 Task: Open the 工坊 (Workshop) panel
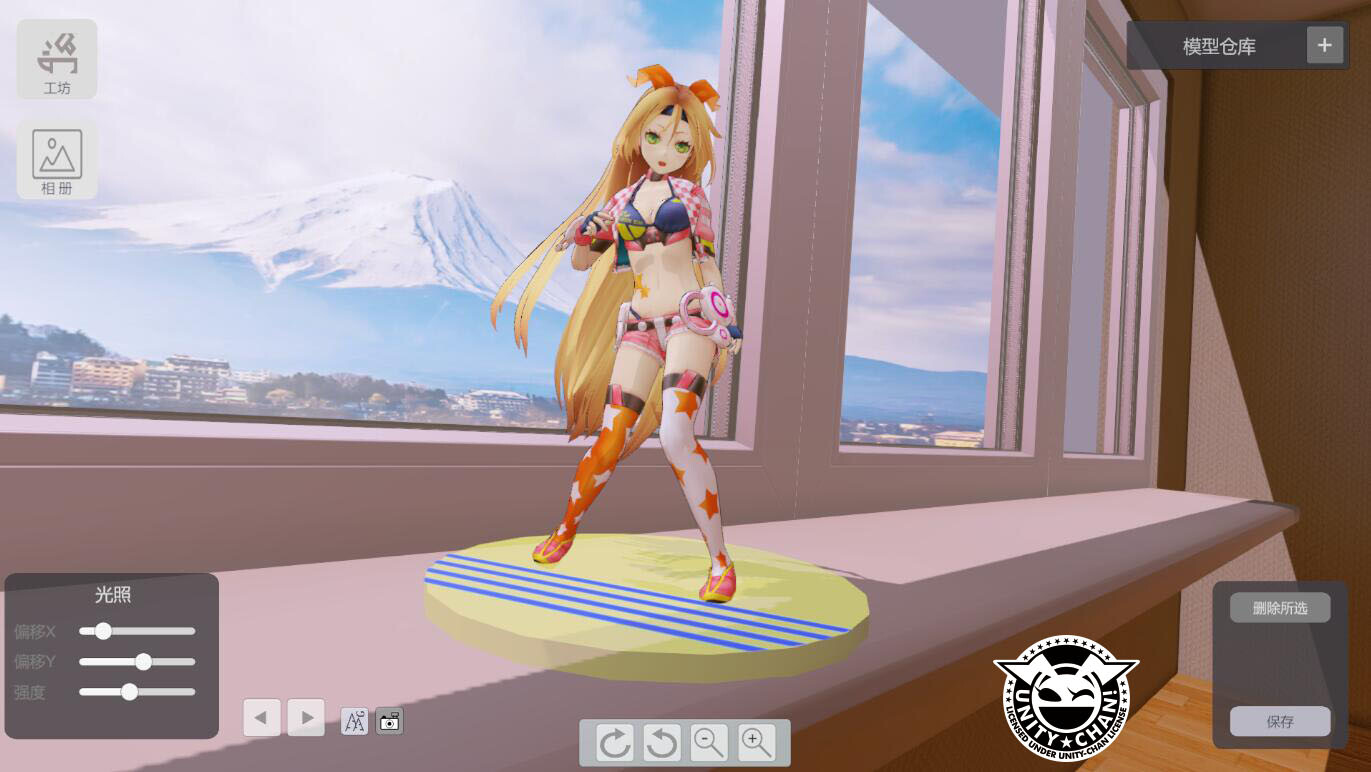click(55, 58)
